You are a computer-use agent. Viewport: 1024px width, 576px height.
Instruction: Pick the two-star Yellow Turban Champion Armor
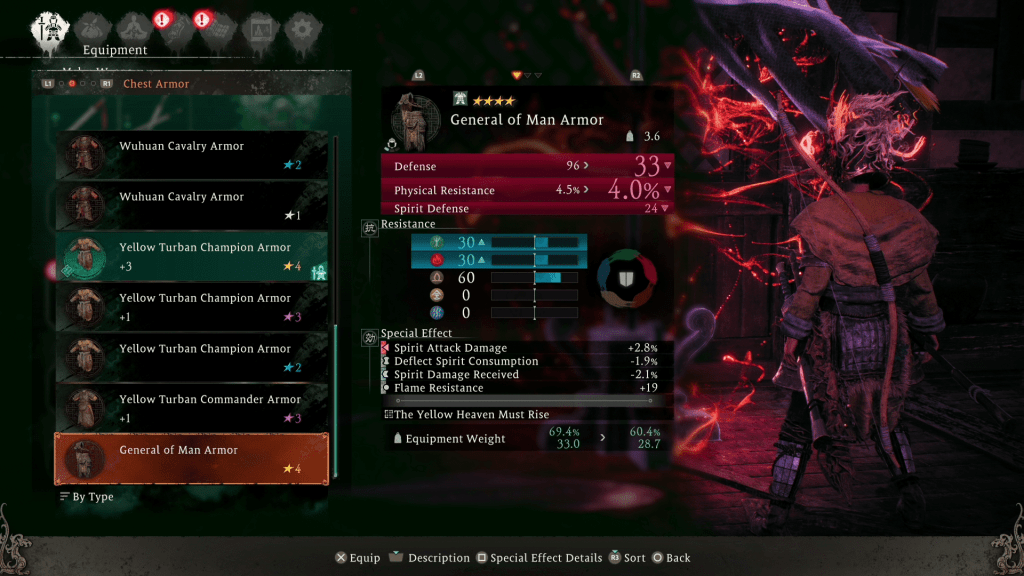click(192, 357)
